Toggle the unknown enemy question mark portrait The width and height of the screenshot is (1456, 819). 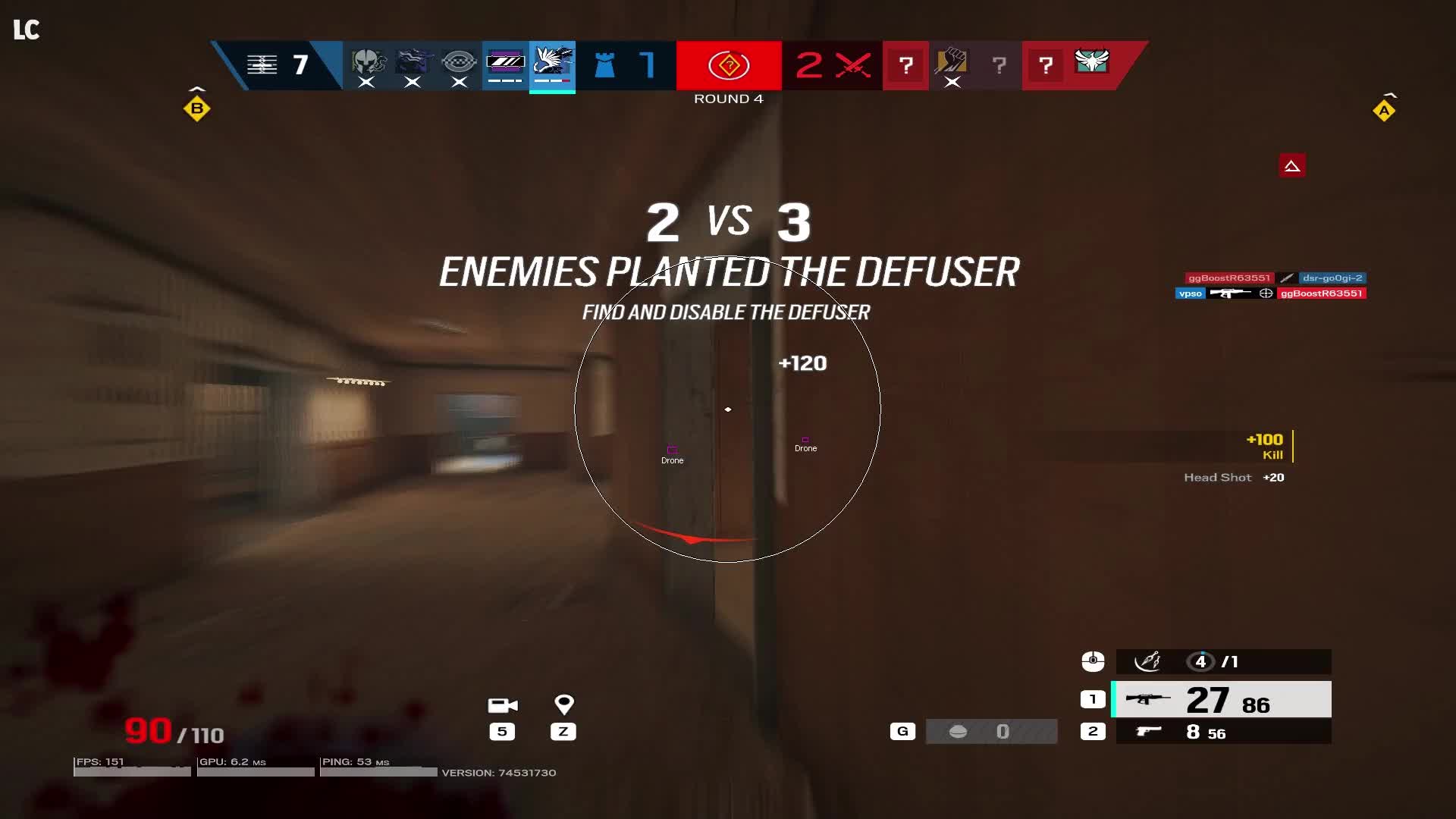pyautogui.click(x=907, y=67)
